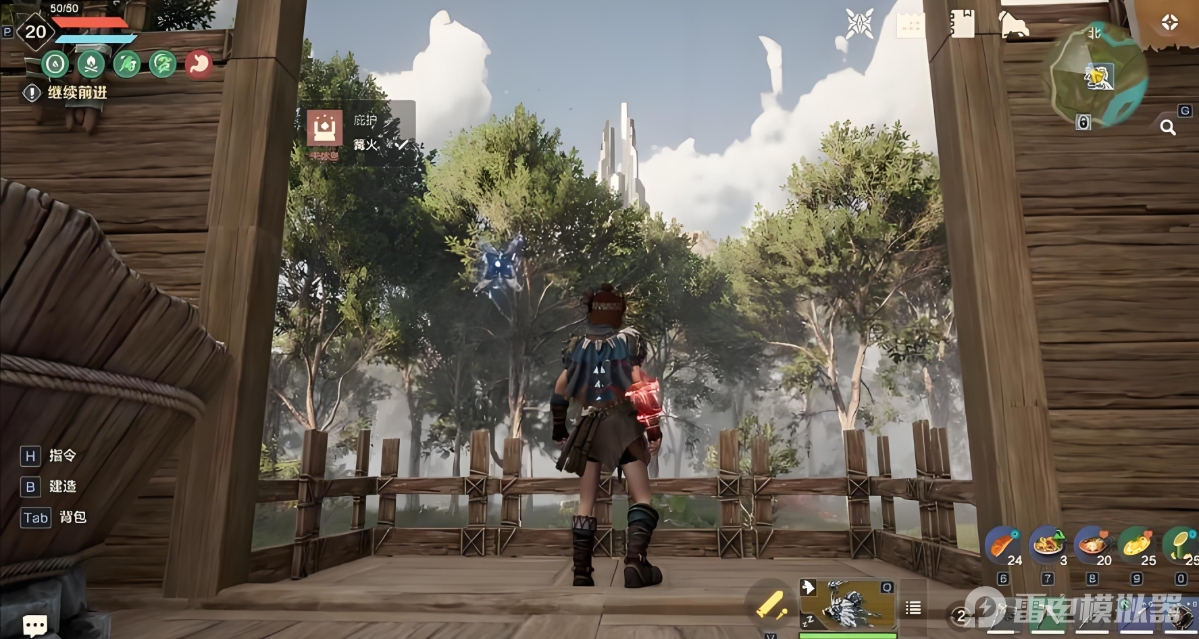1199x639 pixels.
Task: Click the yellow bullet ammo icon
Action: pos(771,604)
